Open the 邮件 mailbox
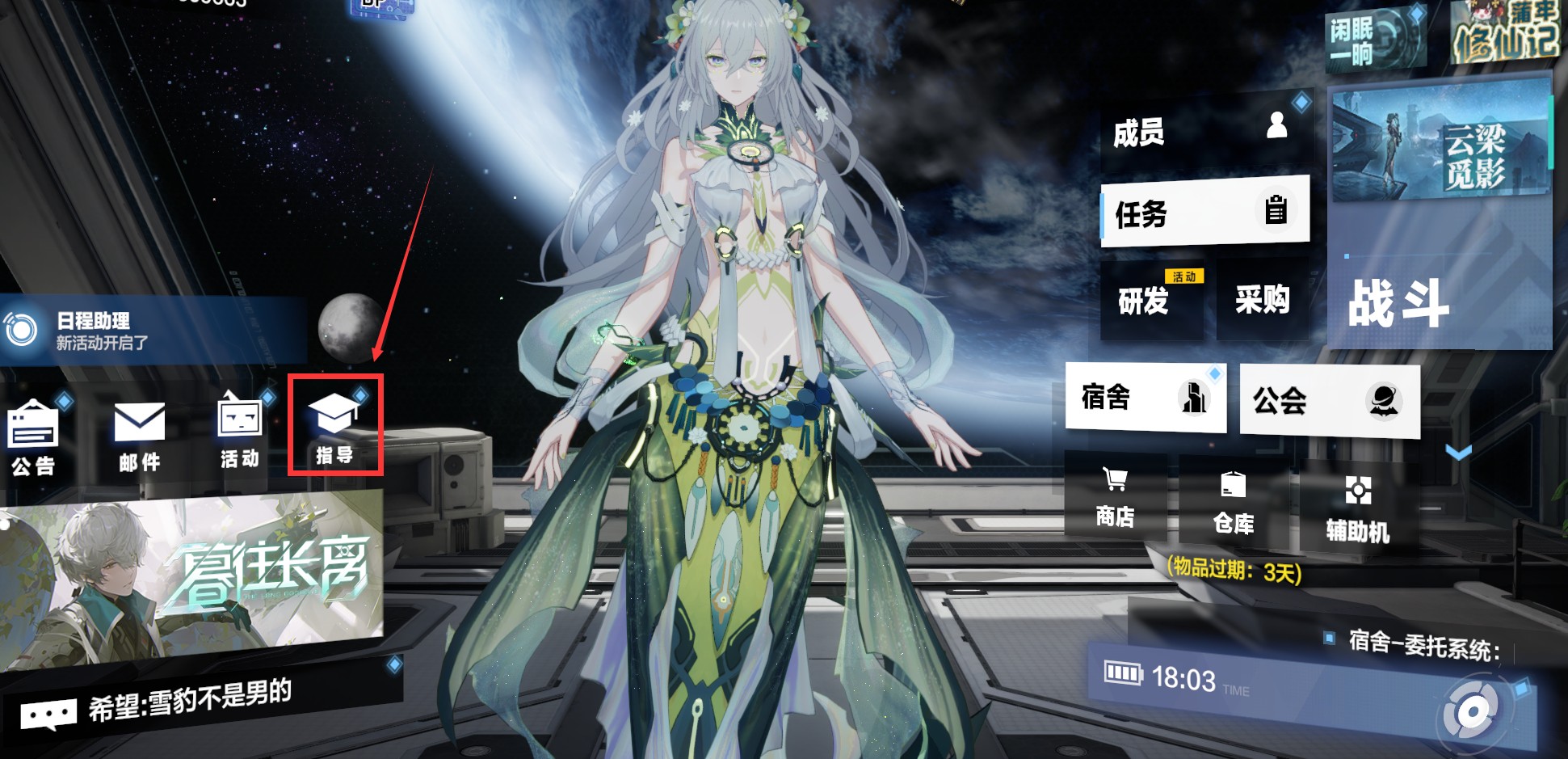This screenshot has height=759, width=1568. [x=139, y=436]
